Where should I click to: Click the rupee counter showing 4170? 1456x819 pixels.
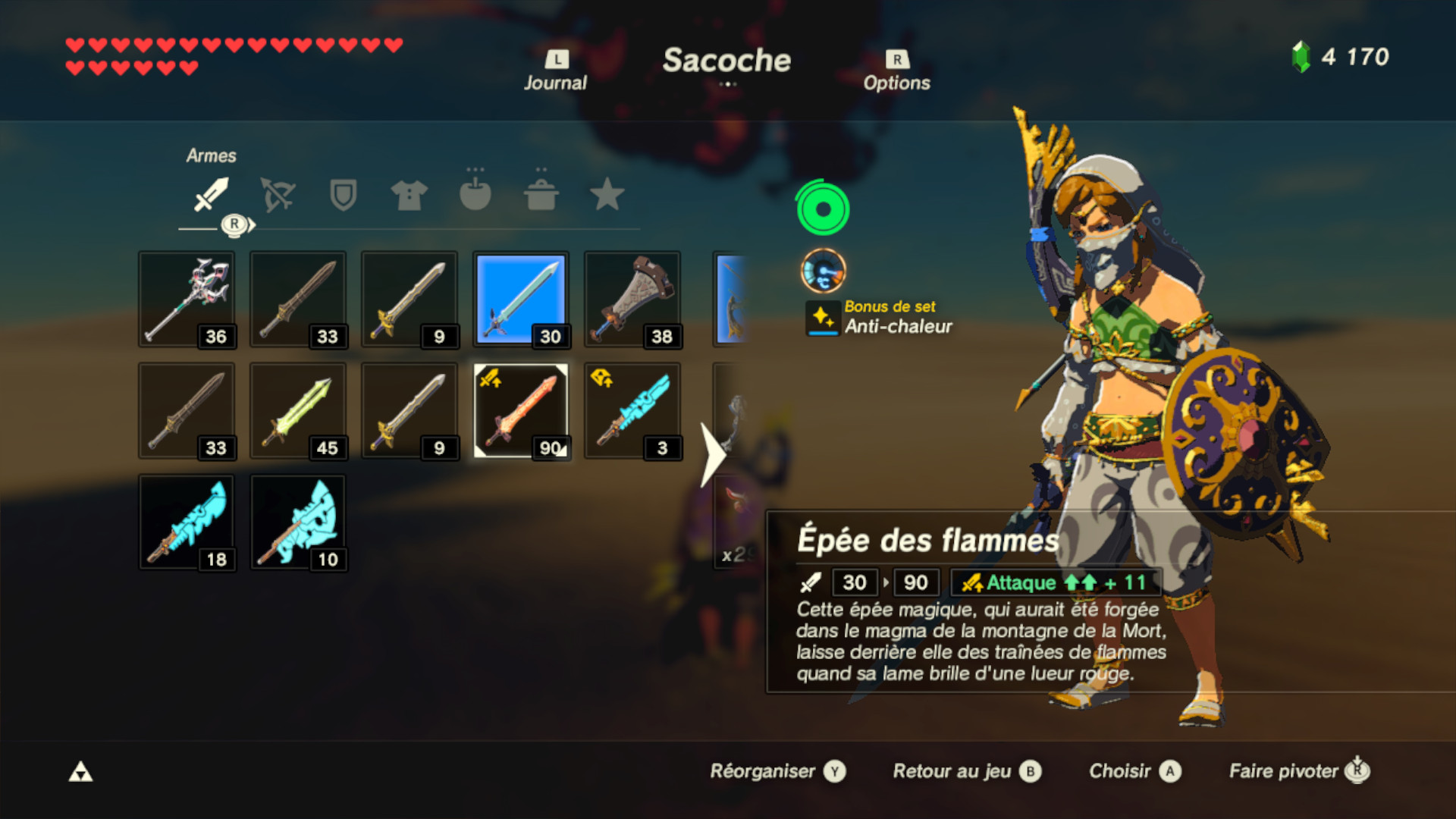point(1342,54)
